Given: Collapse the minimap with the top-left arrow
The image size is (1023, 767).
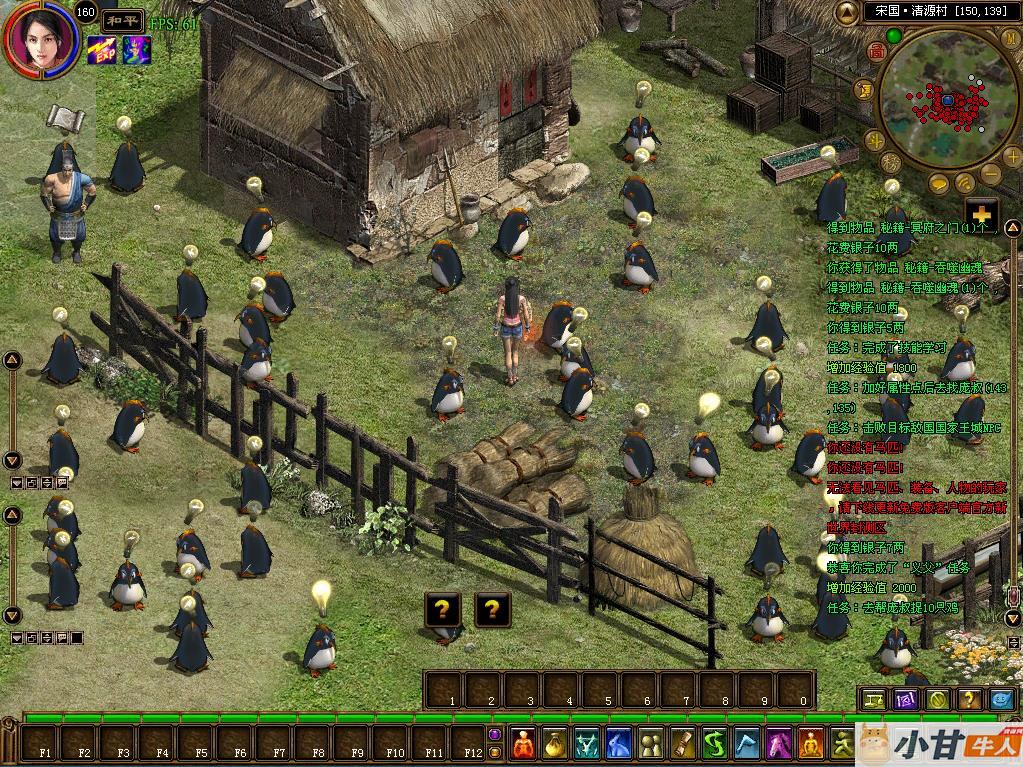Looking at the screenshot, I should pyautogui.click(x=846, y=12).
